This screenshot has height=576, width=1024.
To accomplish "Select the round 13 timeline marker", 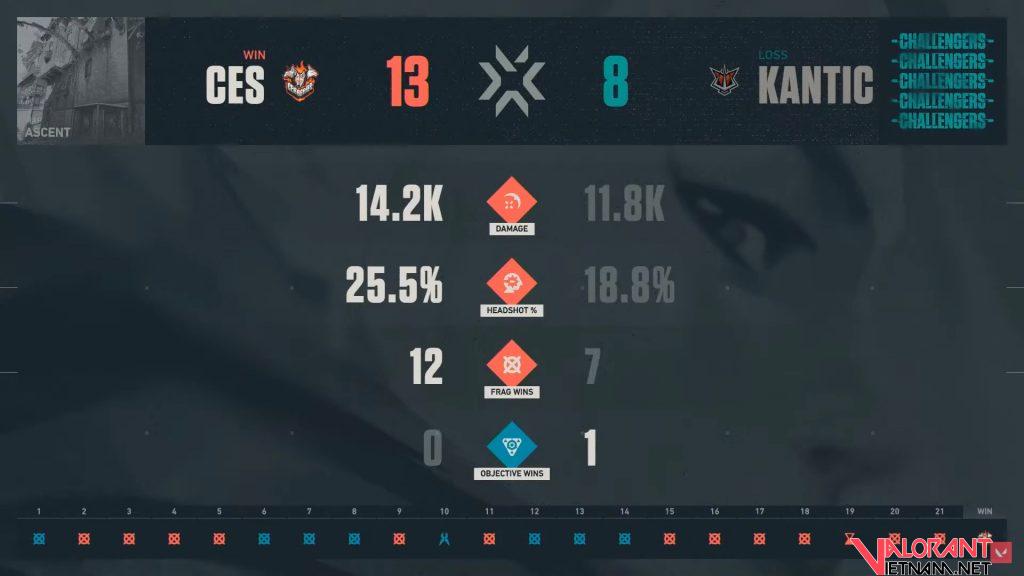I will click(x=579, y=539).
